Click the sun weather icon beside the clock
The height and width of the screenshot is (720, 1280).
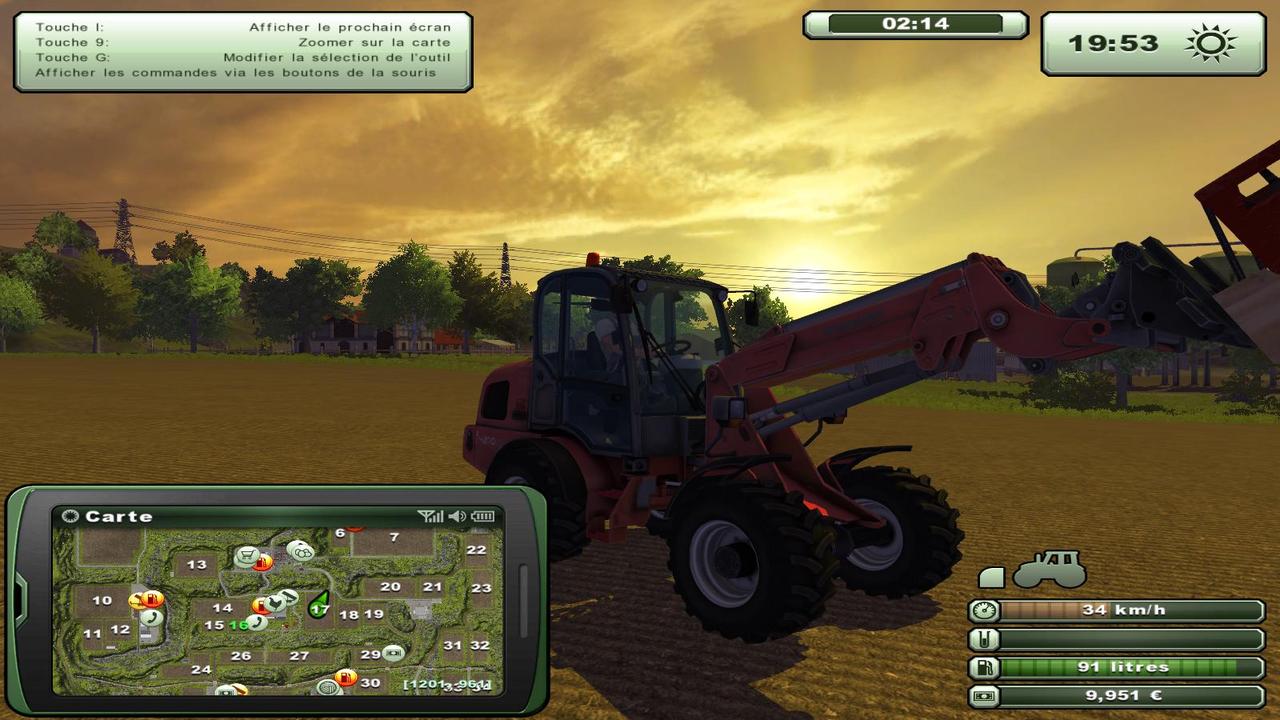pos(1210,43)
